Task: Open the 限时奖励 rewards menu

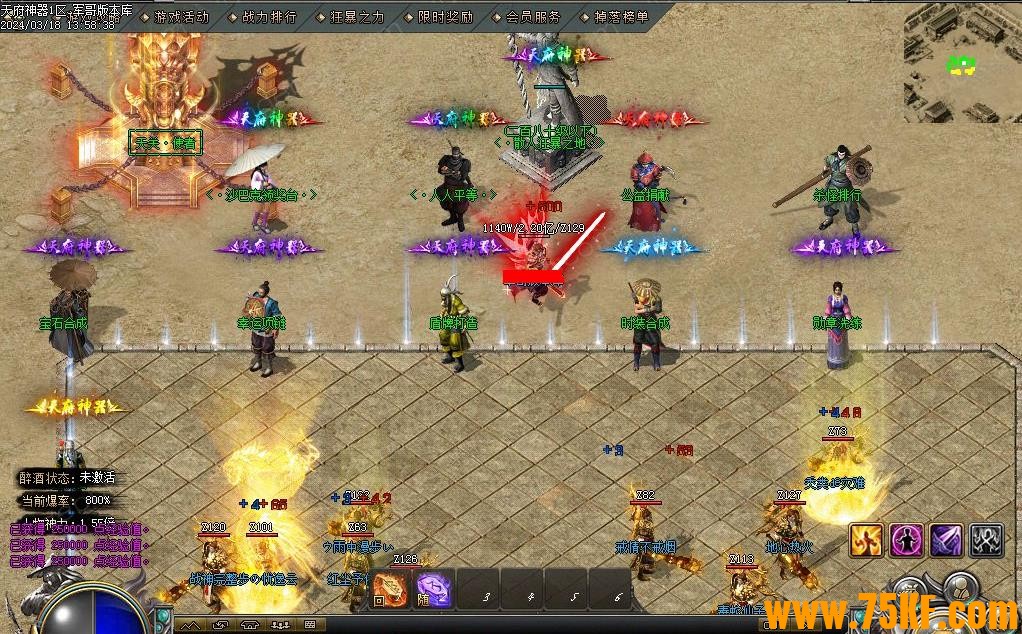Action: coord(445,17)
